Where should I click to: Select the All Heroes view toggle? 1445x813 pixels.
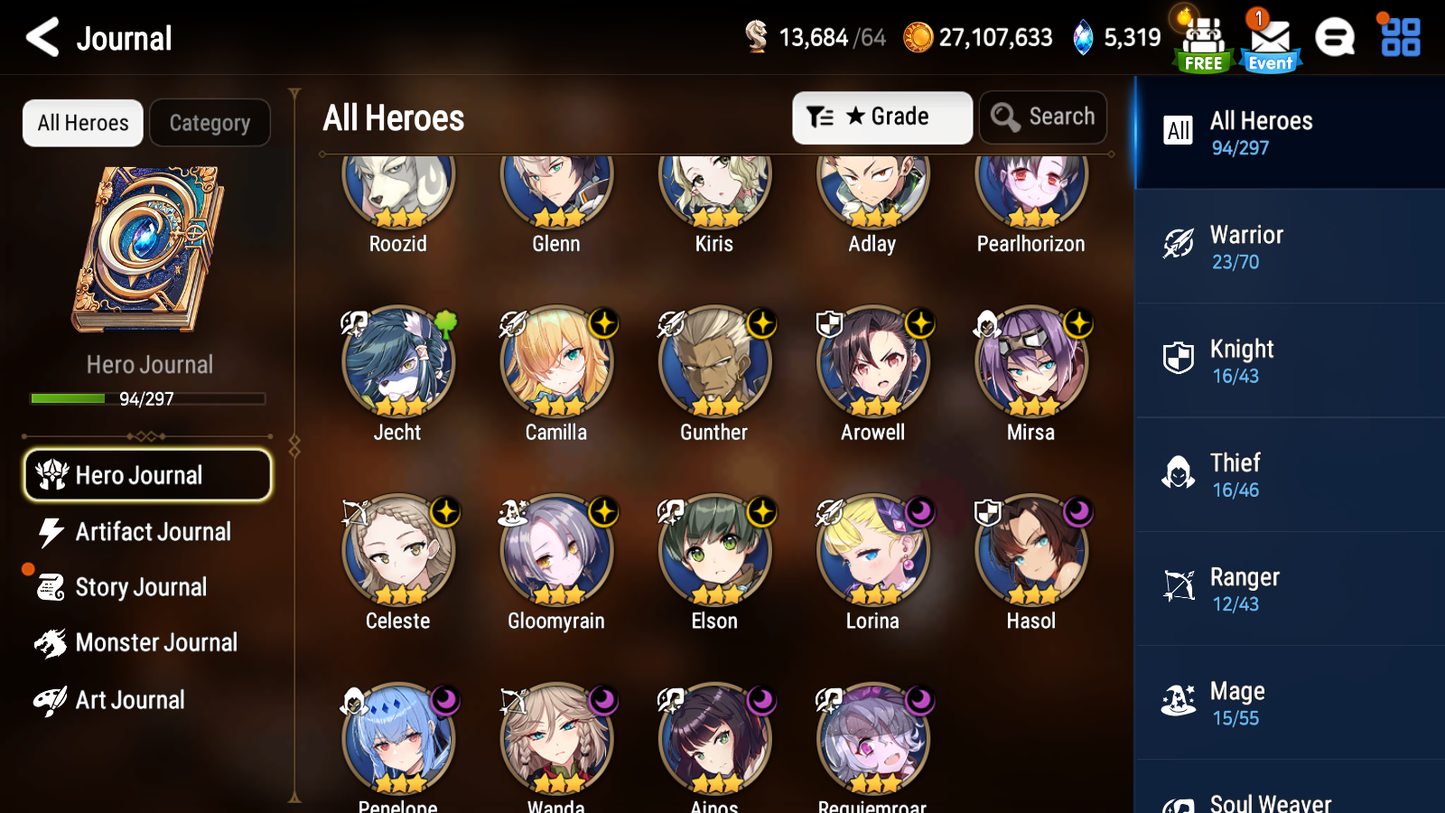click(x=82, y=122)
